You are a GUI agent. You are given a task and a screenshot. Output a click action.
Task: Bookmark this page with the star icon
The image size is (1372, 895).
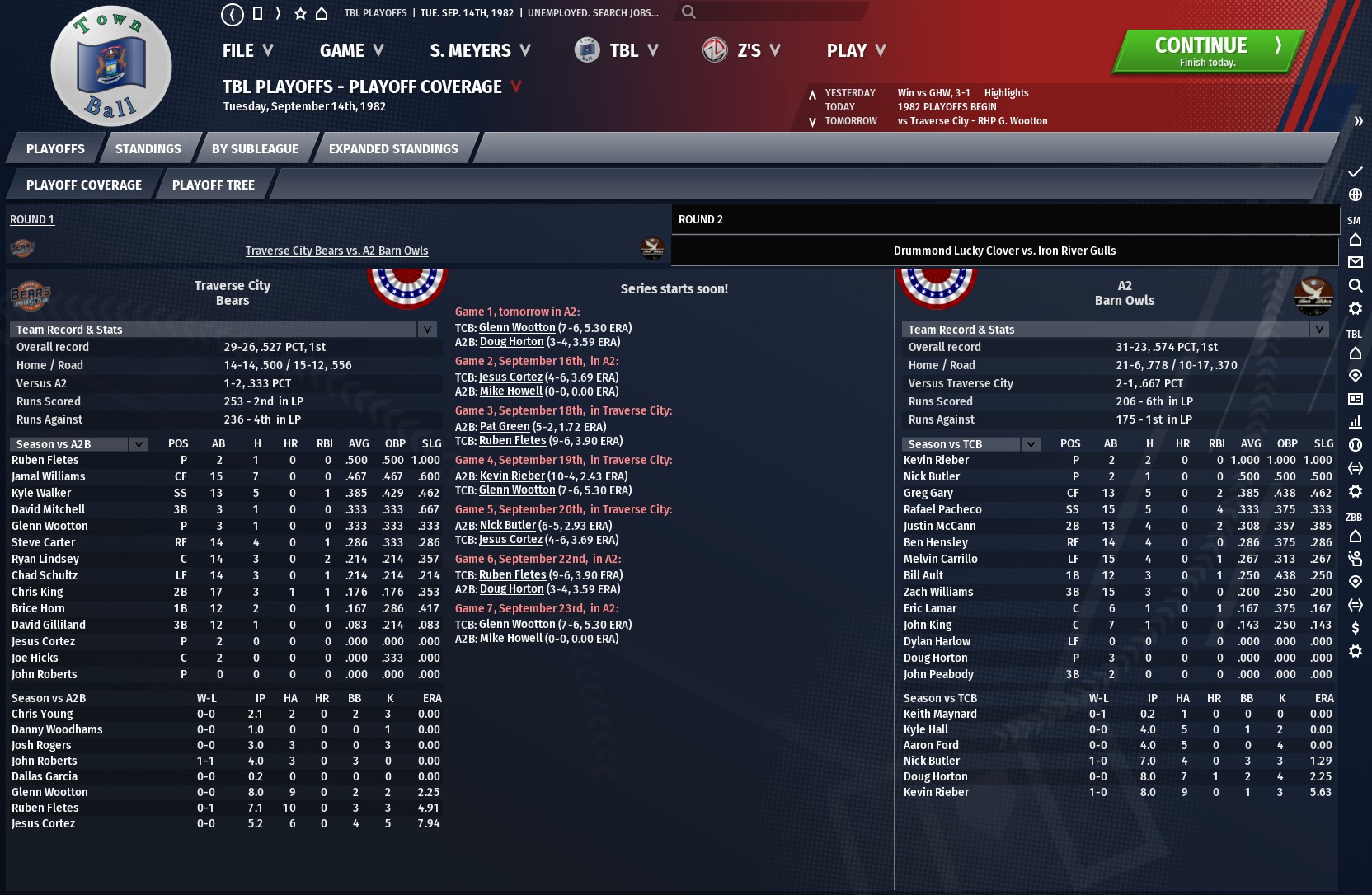300,13
